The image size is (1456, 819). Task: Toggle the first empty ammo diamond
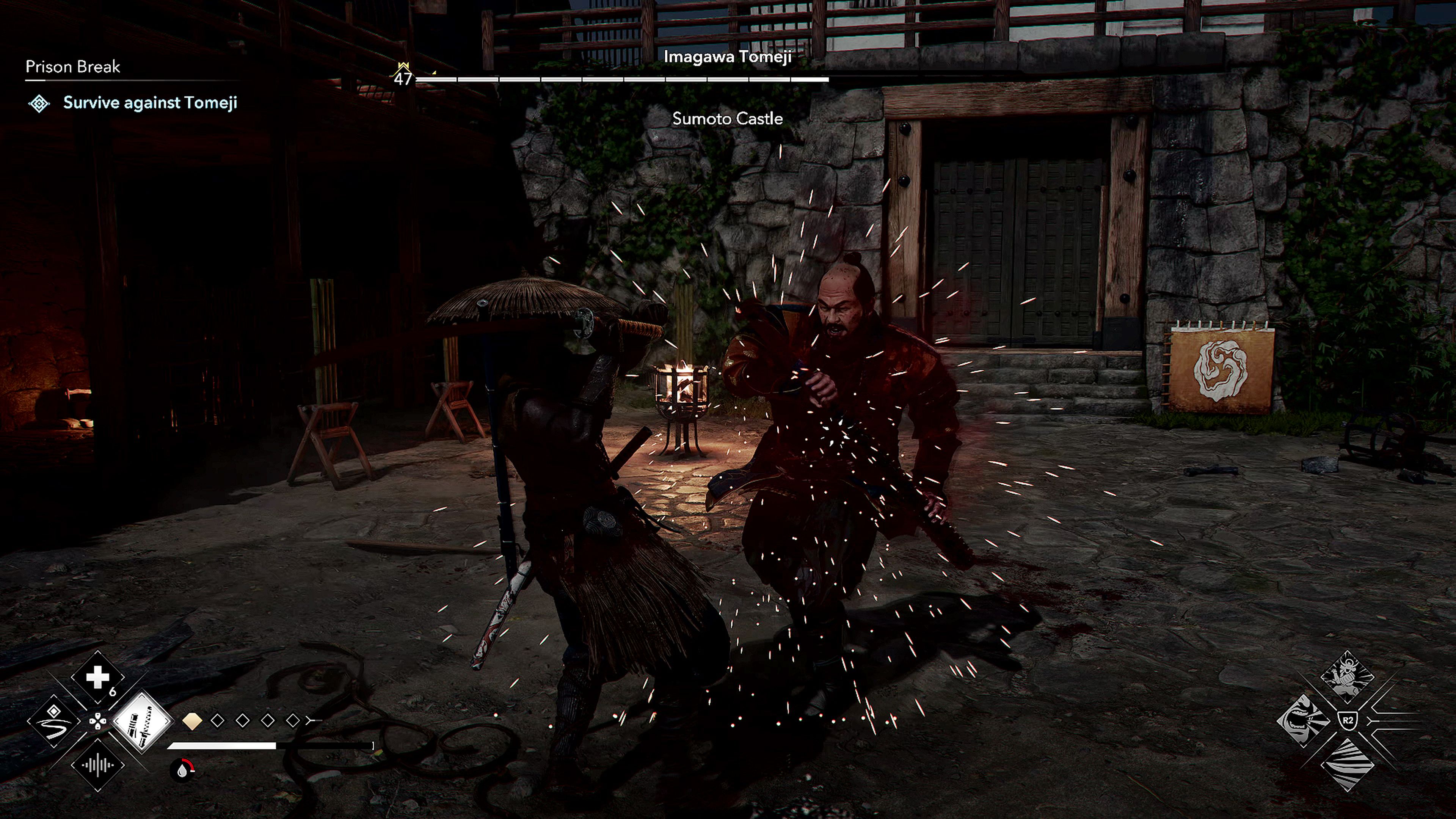218,721
